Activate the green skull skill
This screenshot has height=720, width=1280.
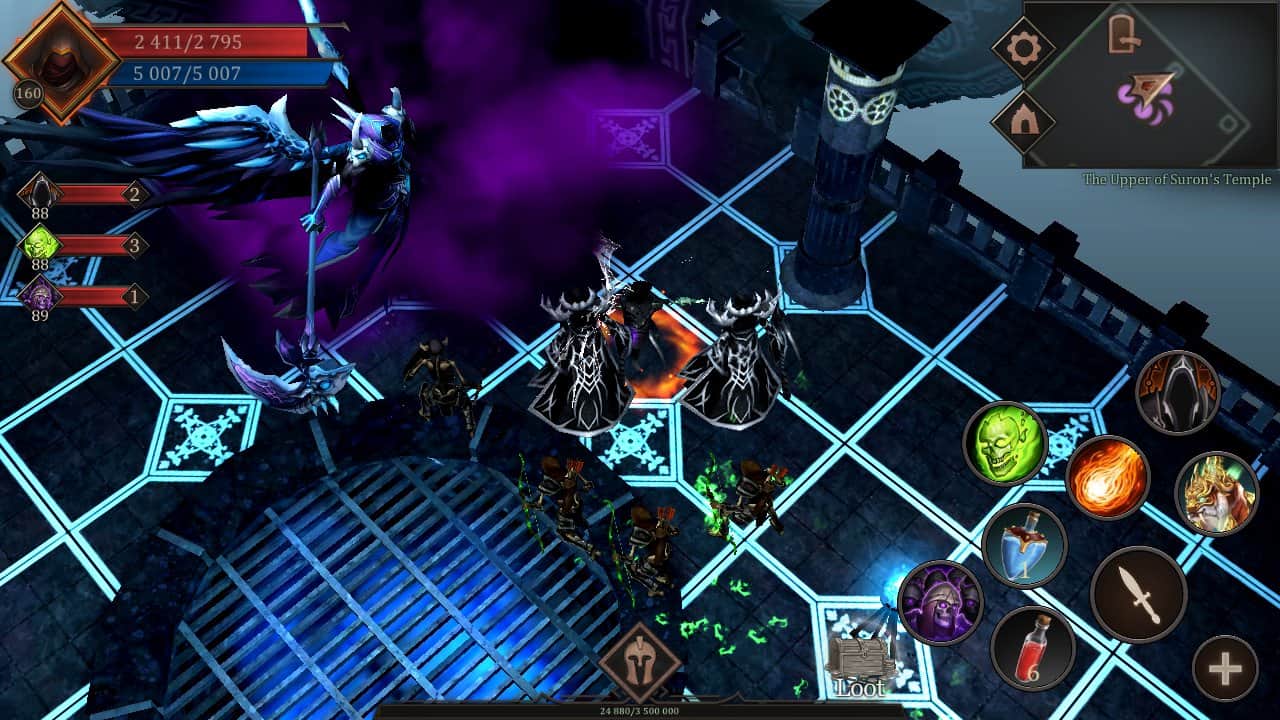click(1005, 443)
